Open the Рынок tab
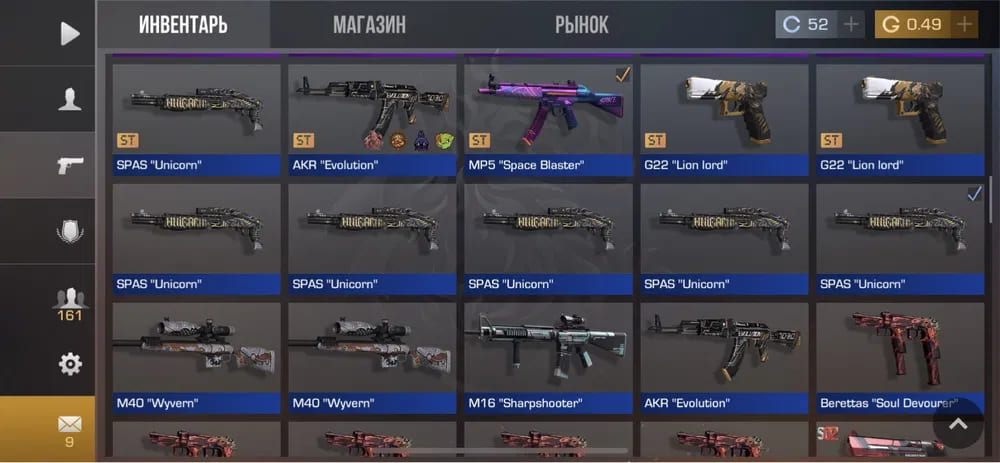1000x463 pixels. point(581,25)
